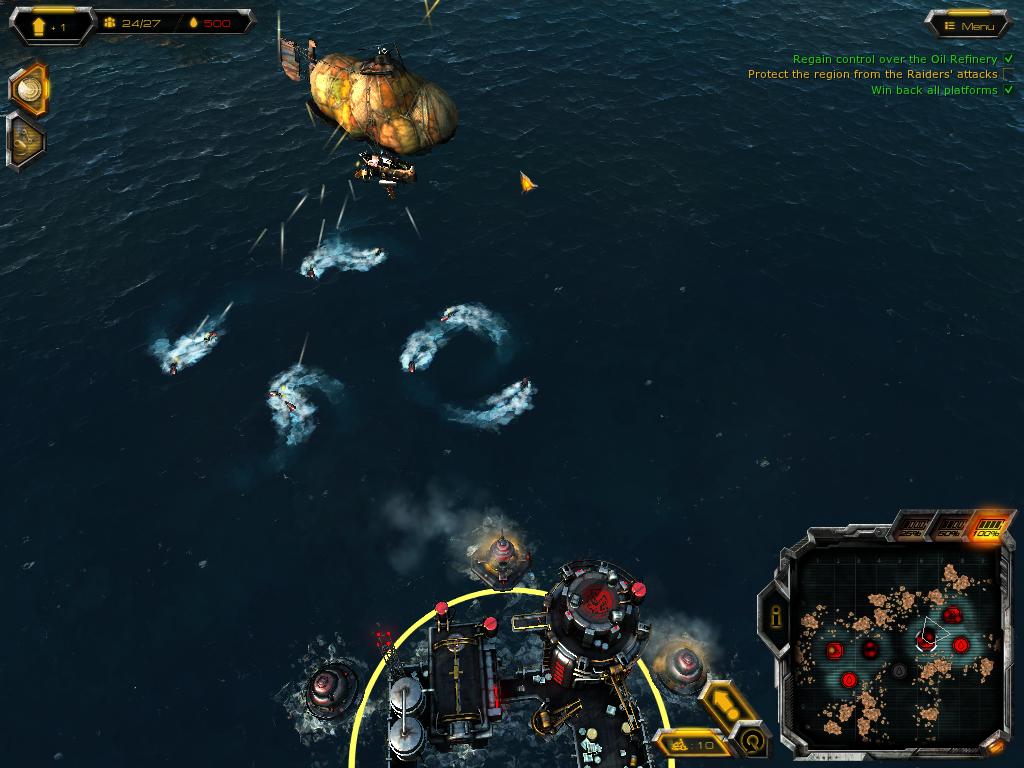The image size is (1024, 768).
Task: Click the orange corner button on the minimap
Action: 993,746
